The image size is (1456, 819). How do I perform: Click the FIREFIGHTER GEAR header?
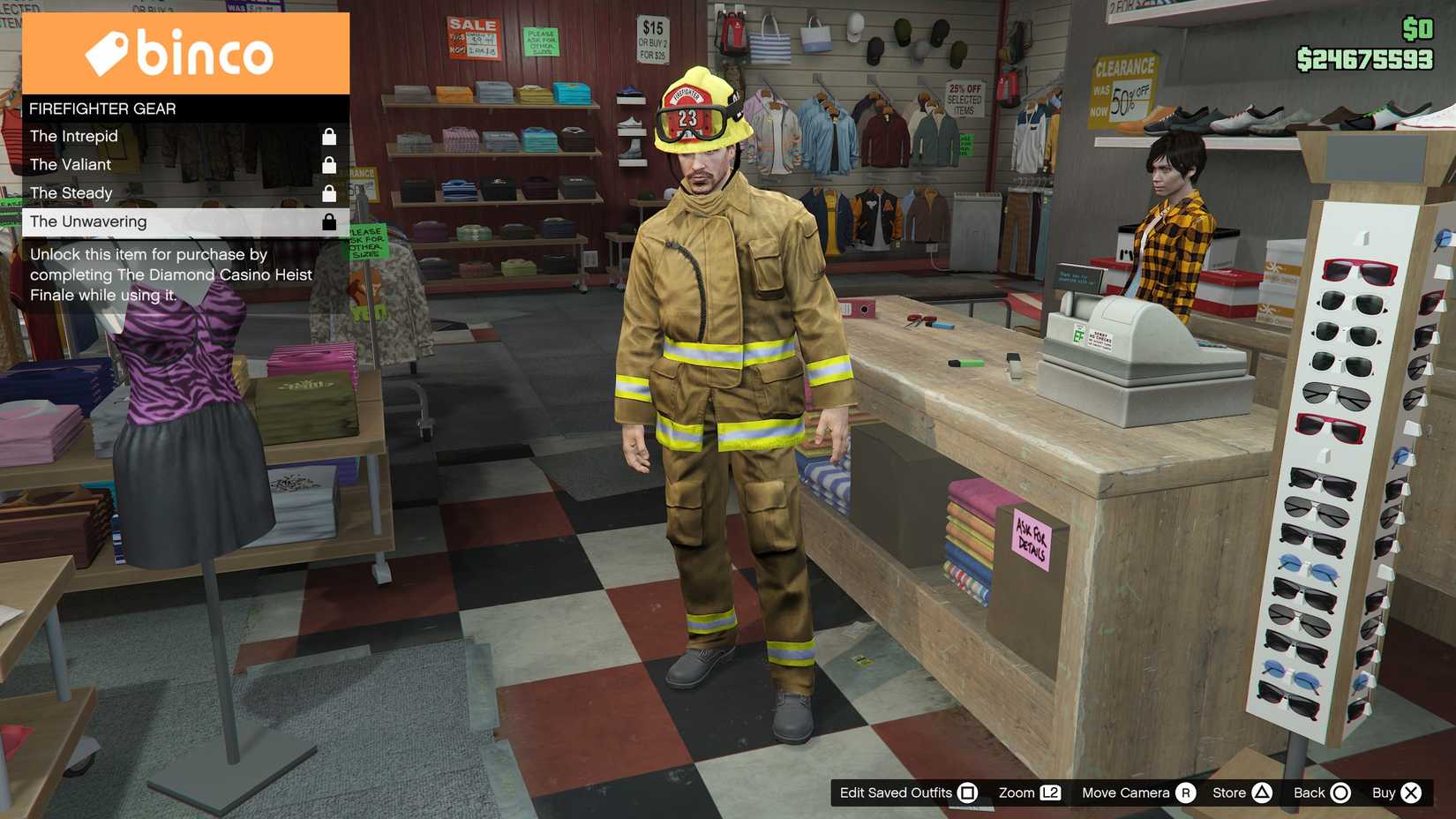coord(101,109)
